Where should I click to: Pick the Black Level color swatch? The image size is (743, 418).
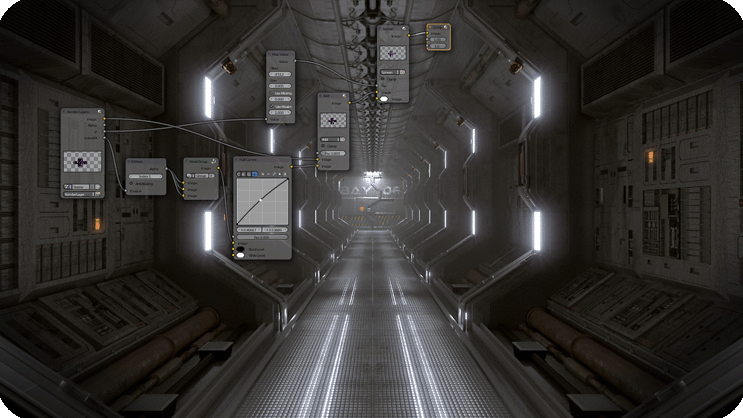[x=243, y=248]
